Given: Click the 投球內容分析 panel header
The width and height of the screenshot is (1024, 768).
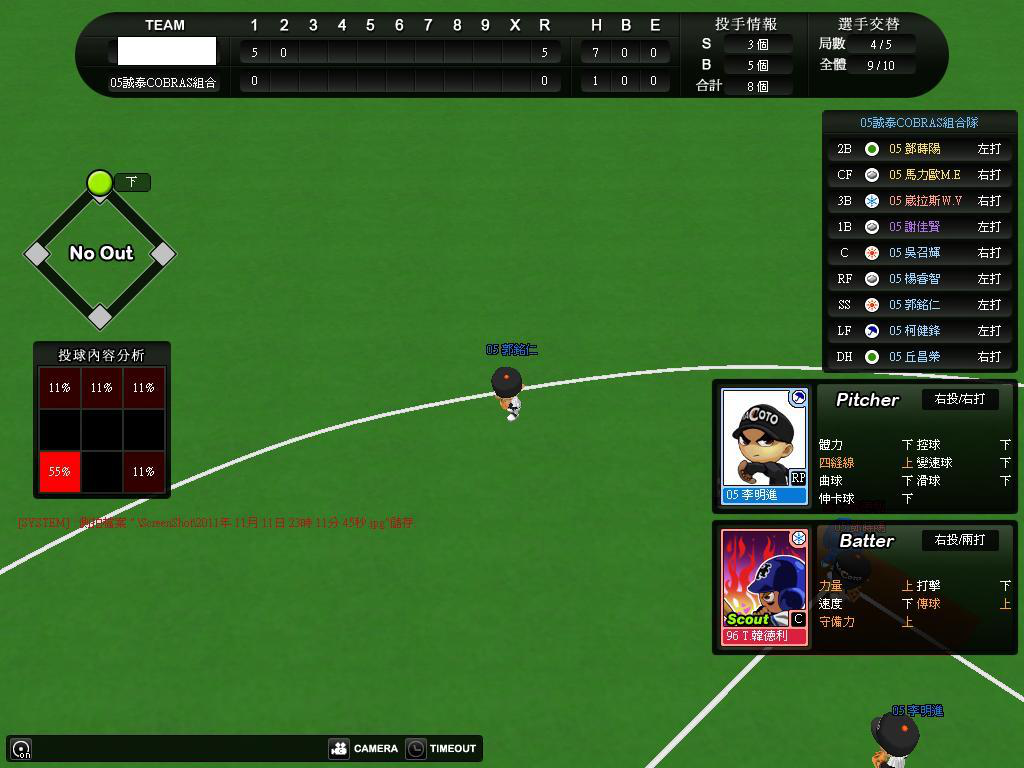Looking at the screenshot, I should point(101,355).
